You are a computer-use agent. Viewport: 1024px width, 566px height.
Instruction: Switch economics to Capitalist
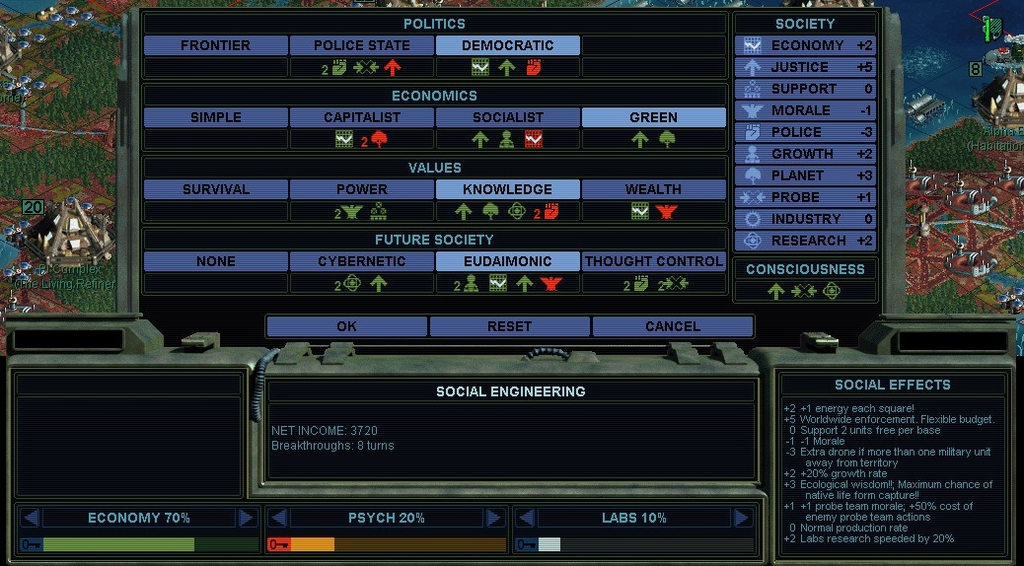pos(362,117)
